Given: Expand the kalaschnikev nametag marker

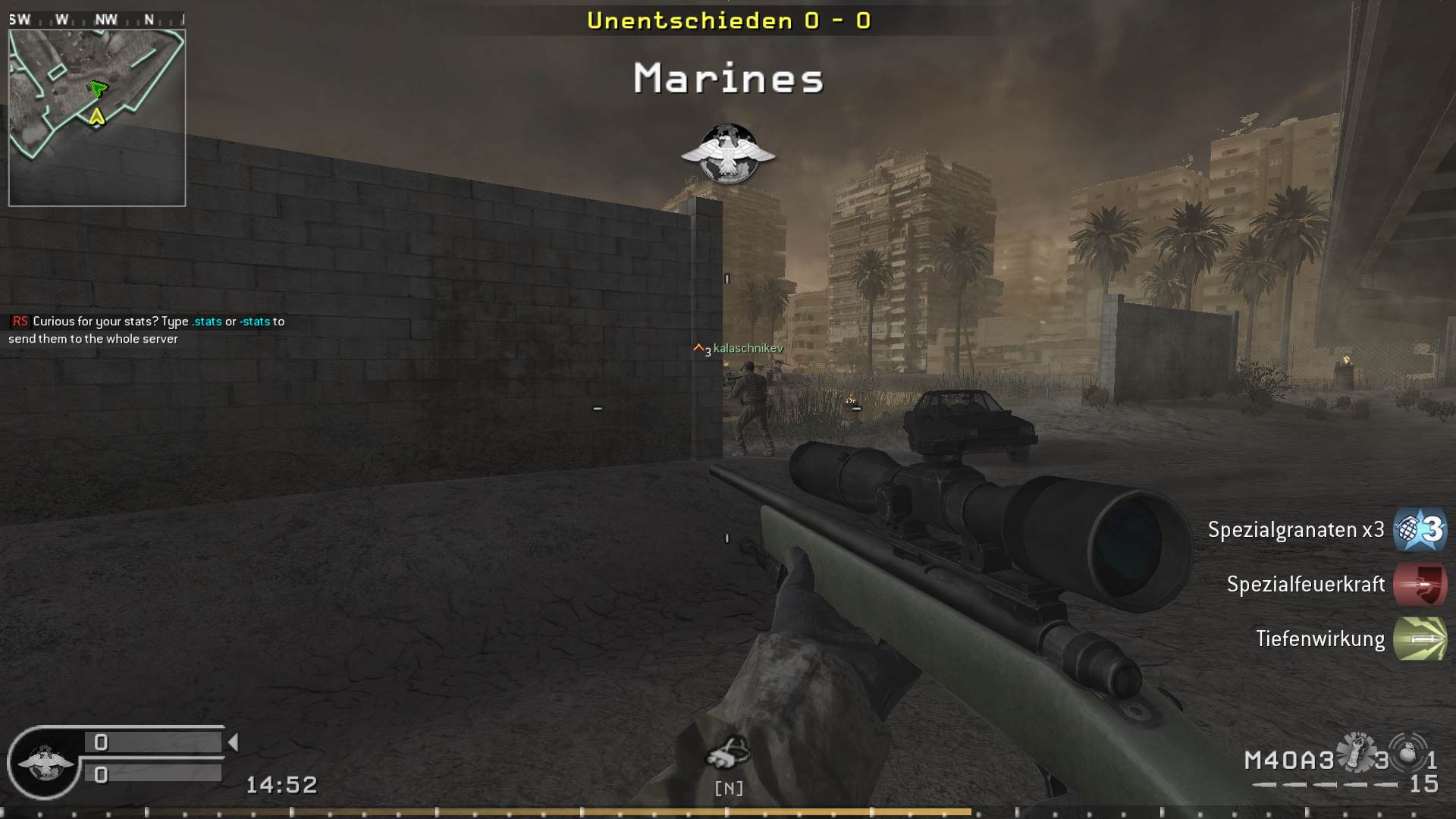Looking at the screenshot, I should click(x=736, y=350).
